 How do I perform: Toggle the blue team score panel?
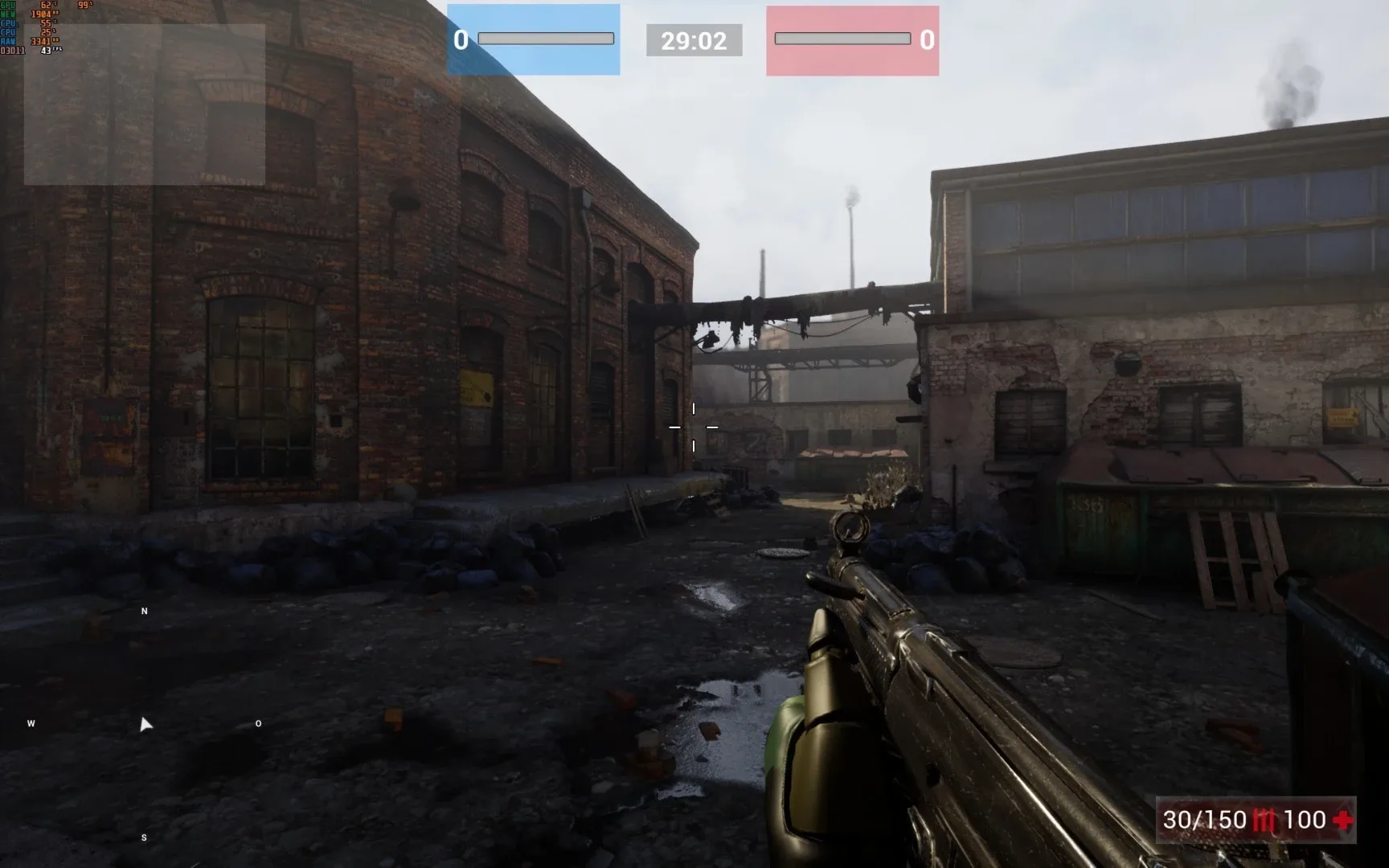533,38
